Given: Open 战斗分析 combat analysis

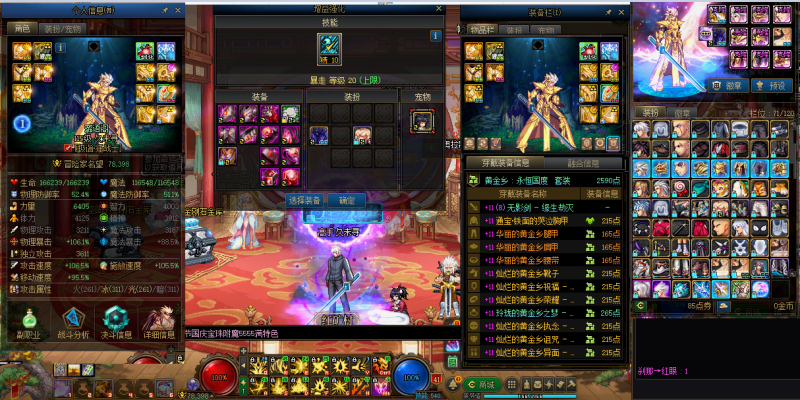Looking at the screenshot, I should pyautogui.click(x=73, y=322).
